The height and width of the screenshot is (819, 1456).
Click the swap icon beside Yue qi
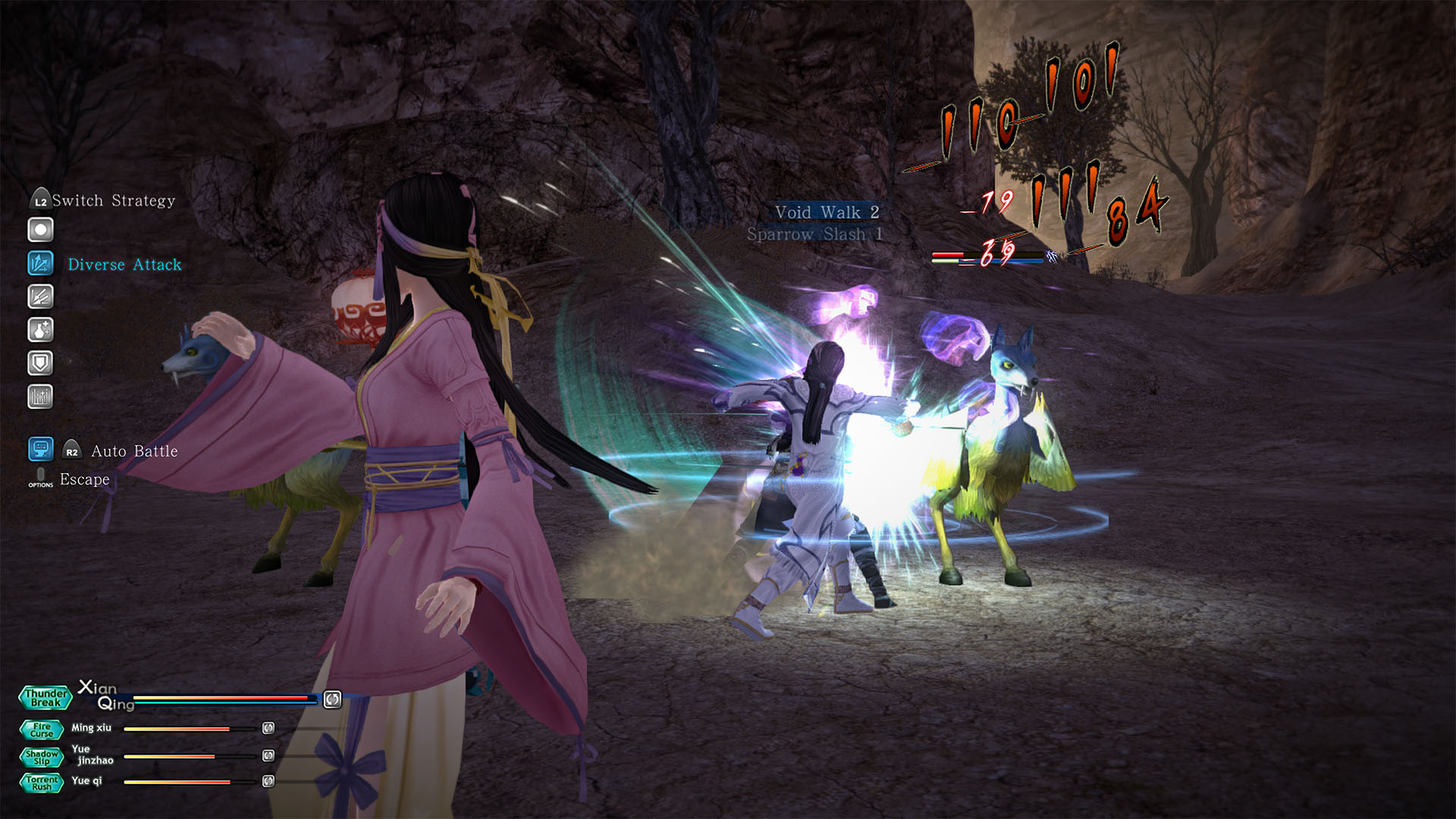[x=268, y=781]
